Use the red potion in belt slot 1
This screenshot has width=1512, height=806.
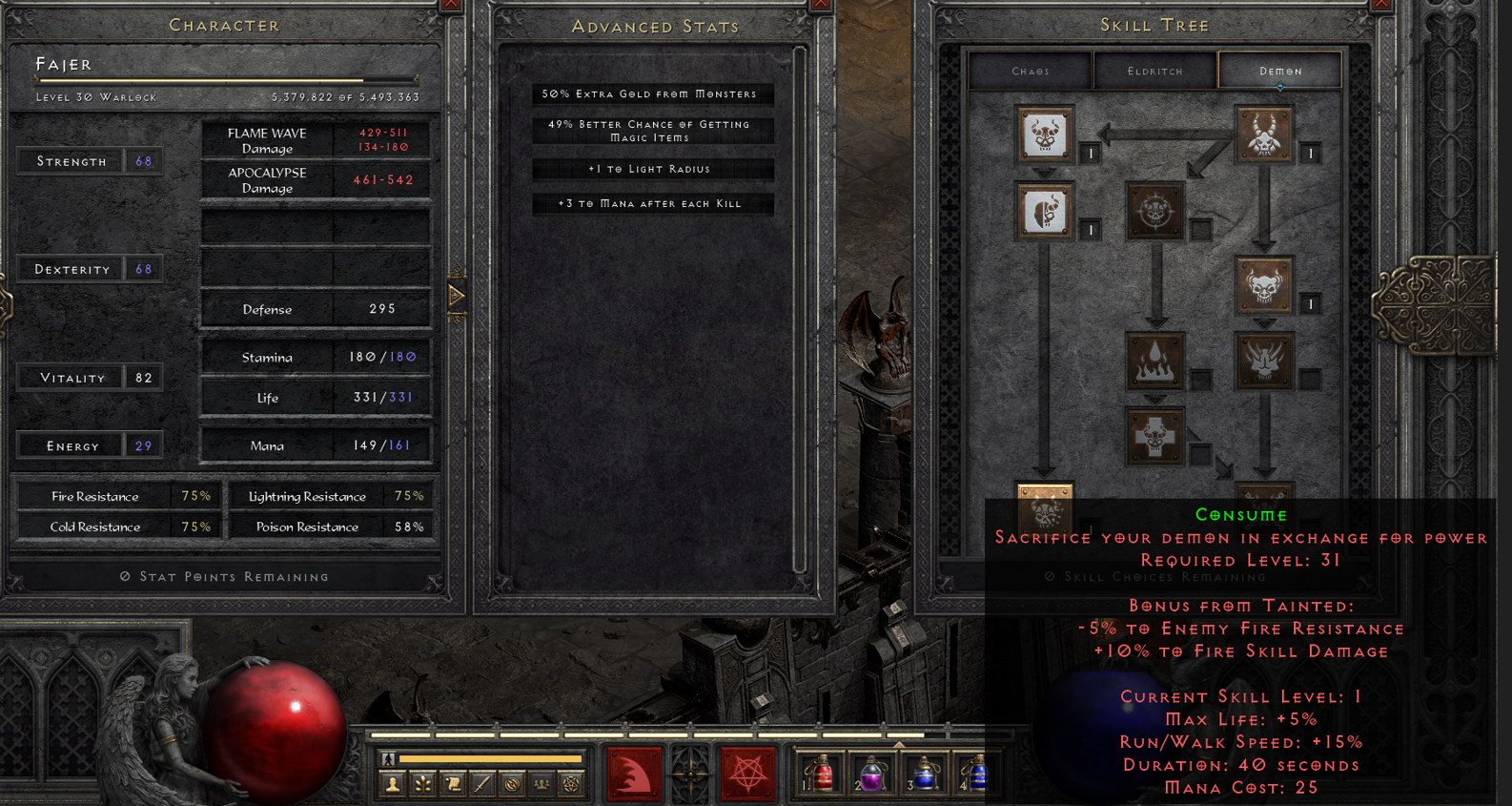(821, 773)
